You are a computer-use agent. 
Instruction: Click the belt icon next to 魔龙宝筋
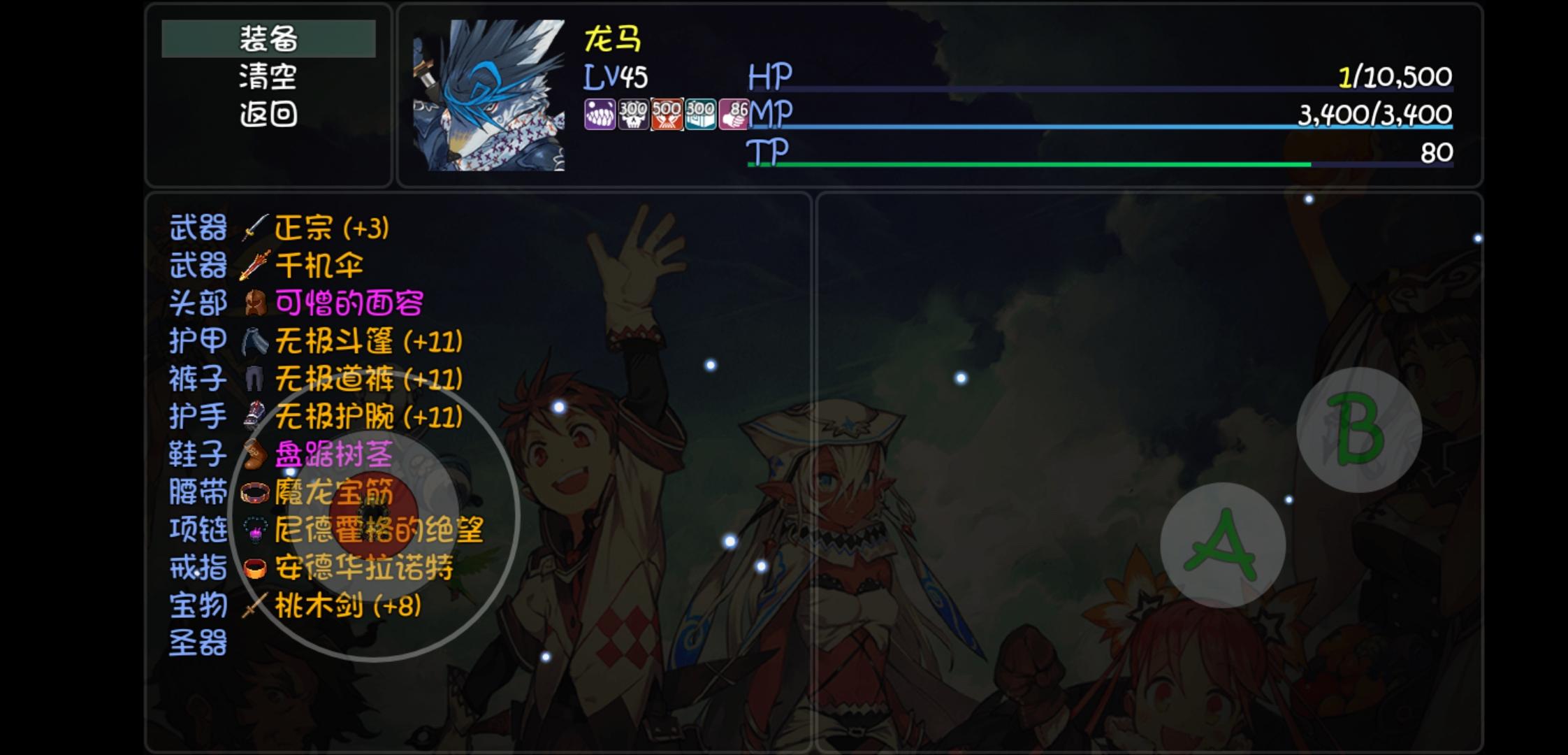[x=254, y=493]
